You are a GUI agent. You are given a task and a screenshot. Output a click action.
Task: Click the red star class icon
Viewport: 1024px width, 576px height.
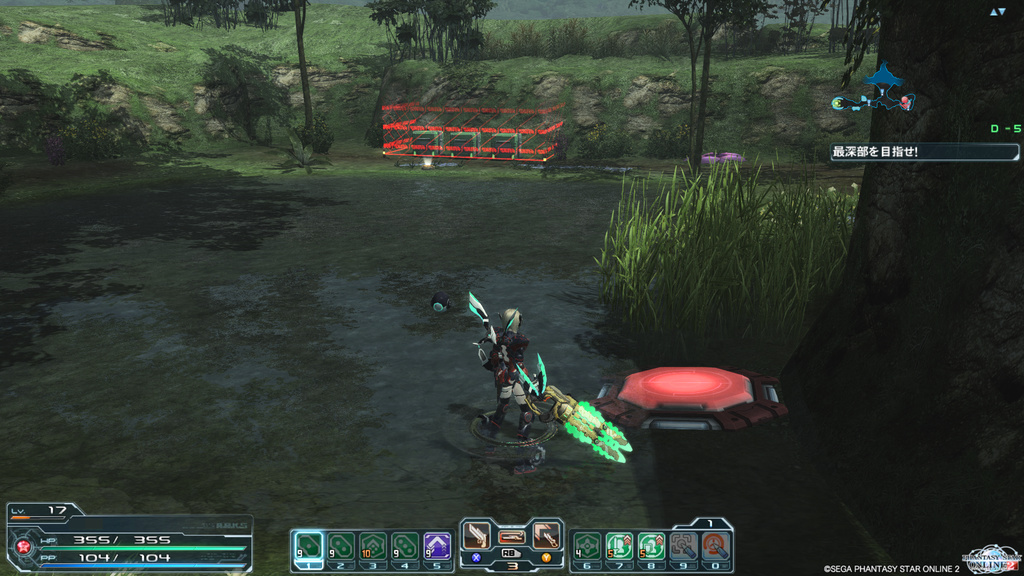click(22, 547)
